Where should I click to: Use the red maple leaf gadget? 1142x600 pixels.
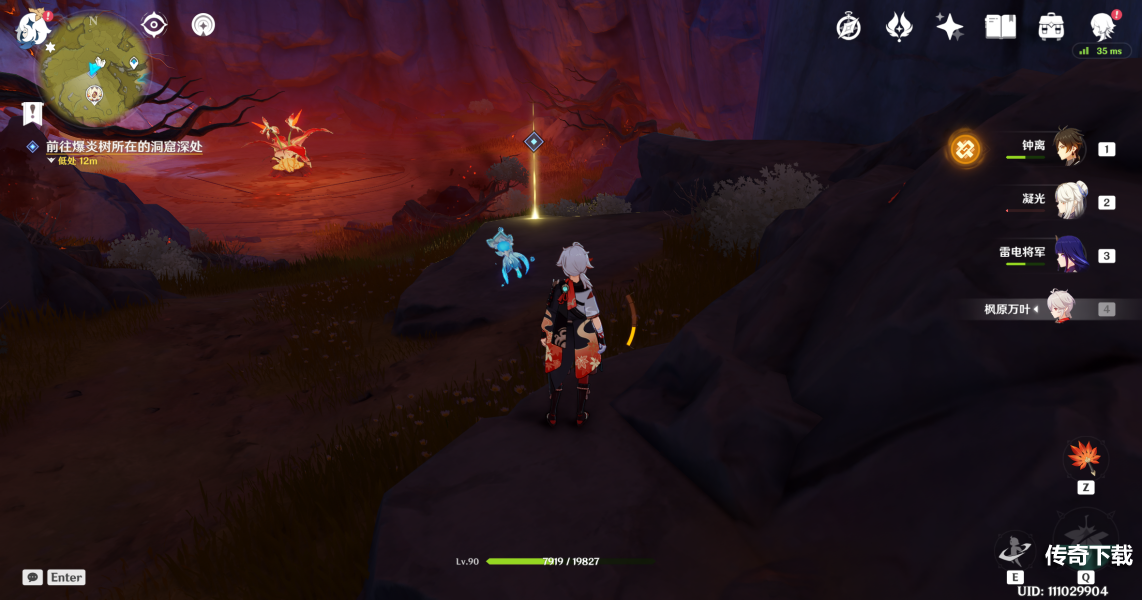pyautogui.click(x=1085, y=458)
